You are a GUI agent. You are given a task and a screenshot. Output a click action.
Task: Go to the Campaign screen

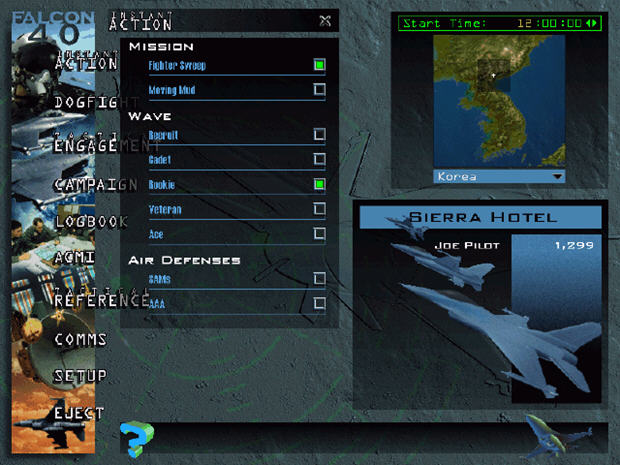coord(95,185)
